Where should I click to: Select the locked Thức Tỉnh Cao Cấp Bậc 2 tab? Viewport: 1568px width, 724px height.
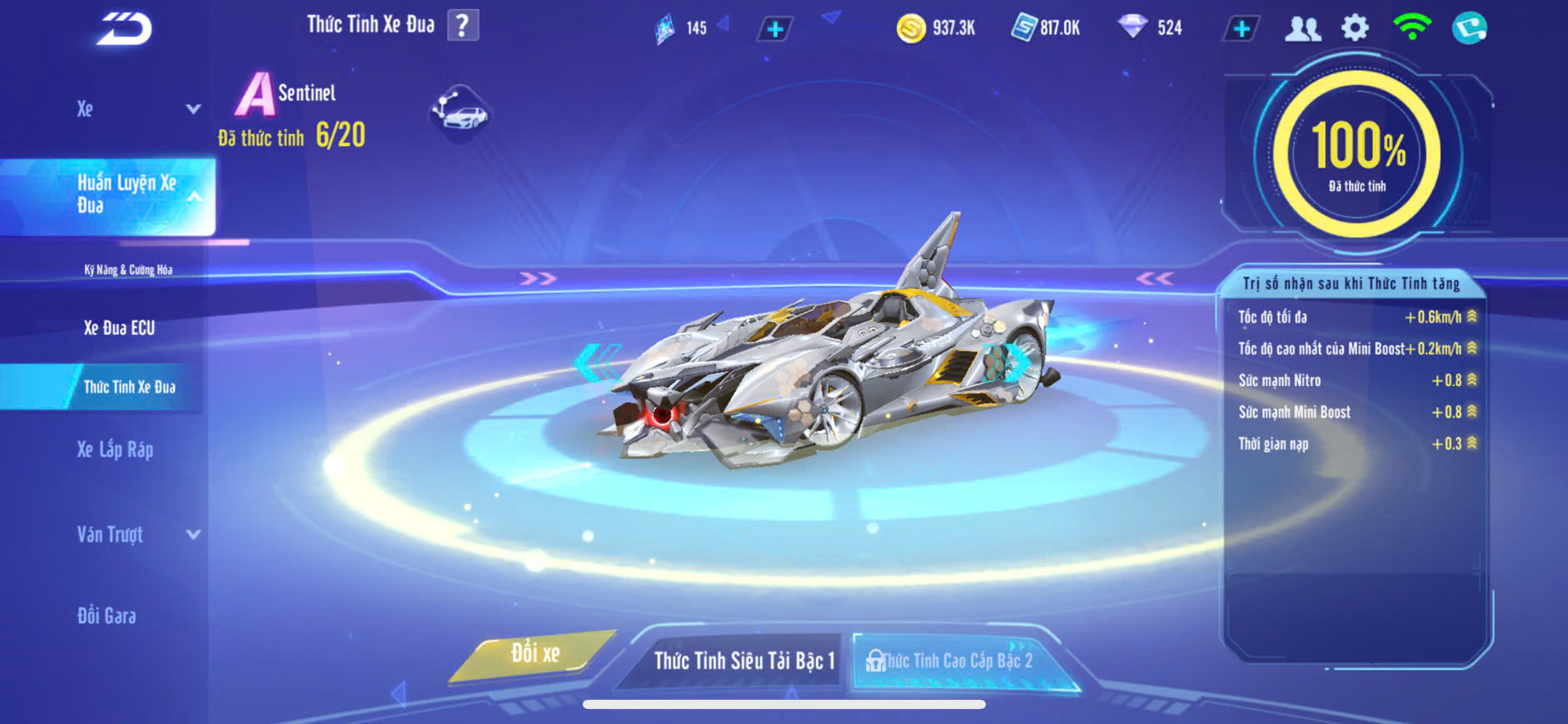(956, 661)
